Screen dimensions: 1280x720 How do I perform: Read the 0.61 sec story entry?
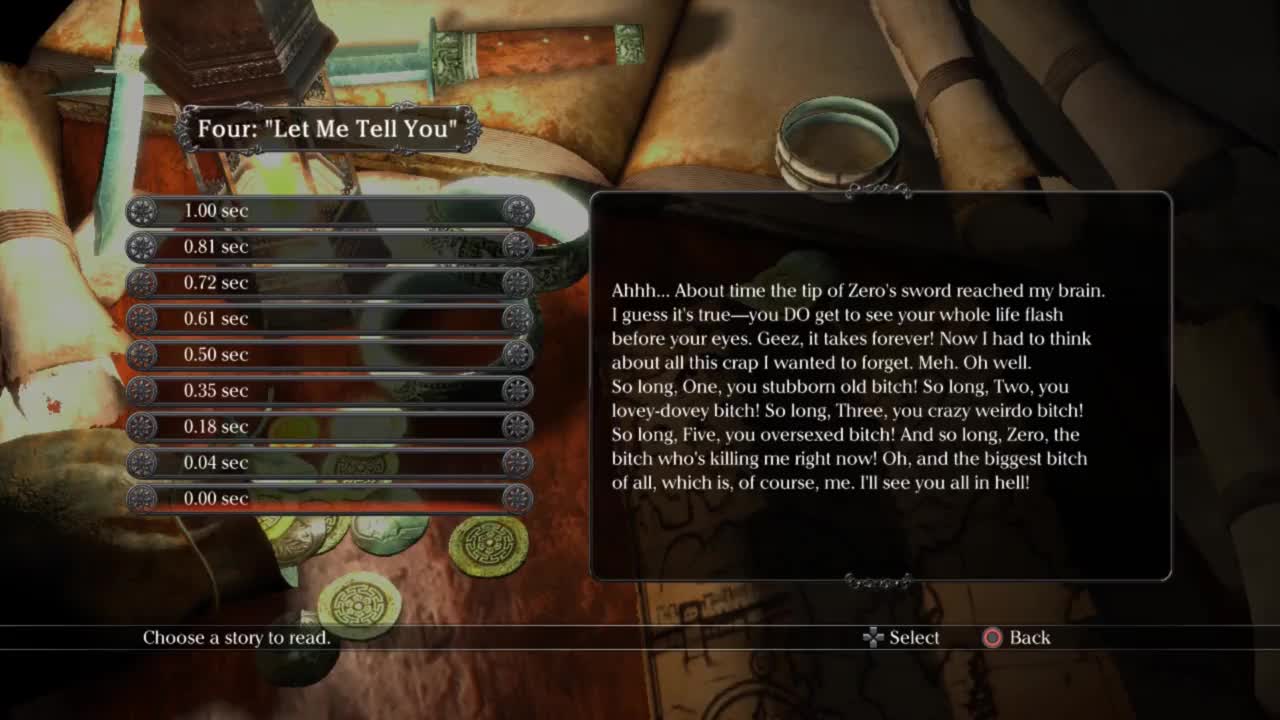click(x=329, y=319)
